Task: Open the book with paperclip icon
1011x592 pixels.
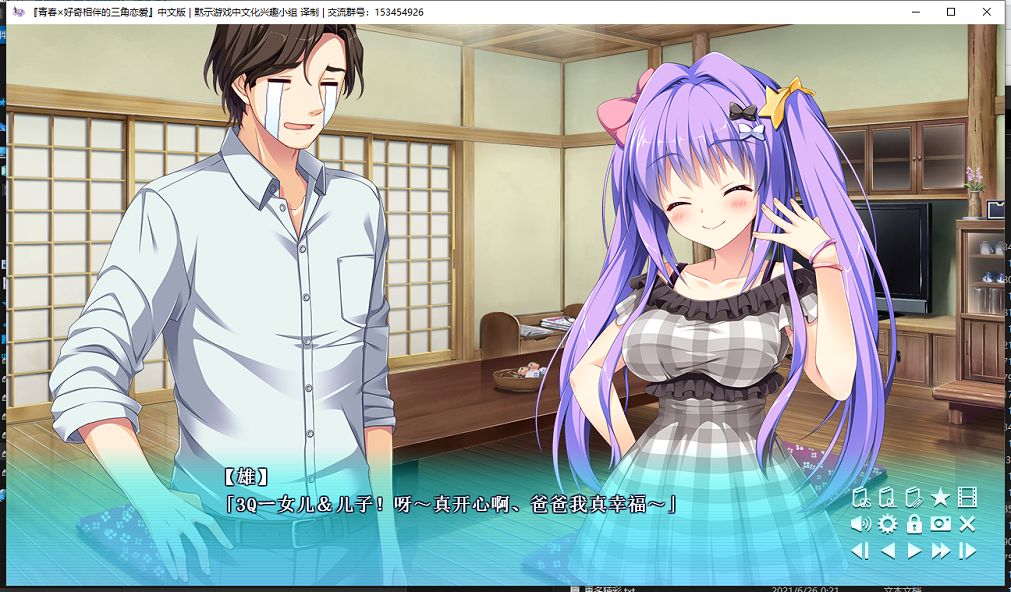Action: [x=913, y=497]
